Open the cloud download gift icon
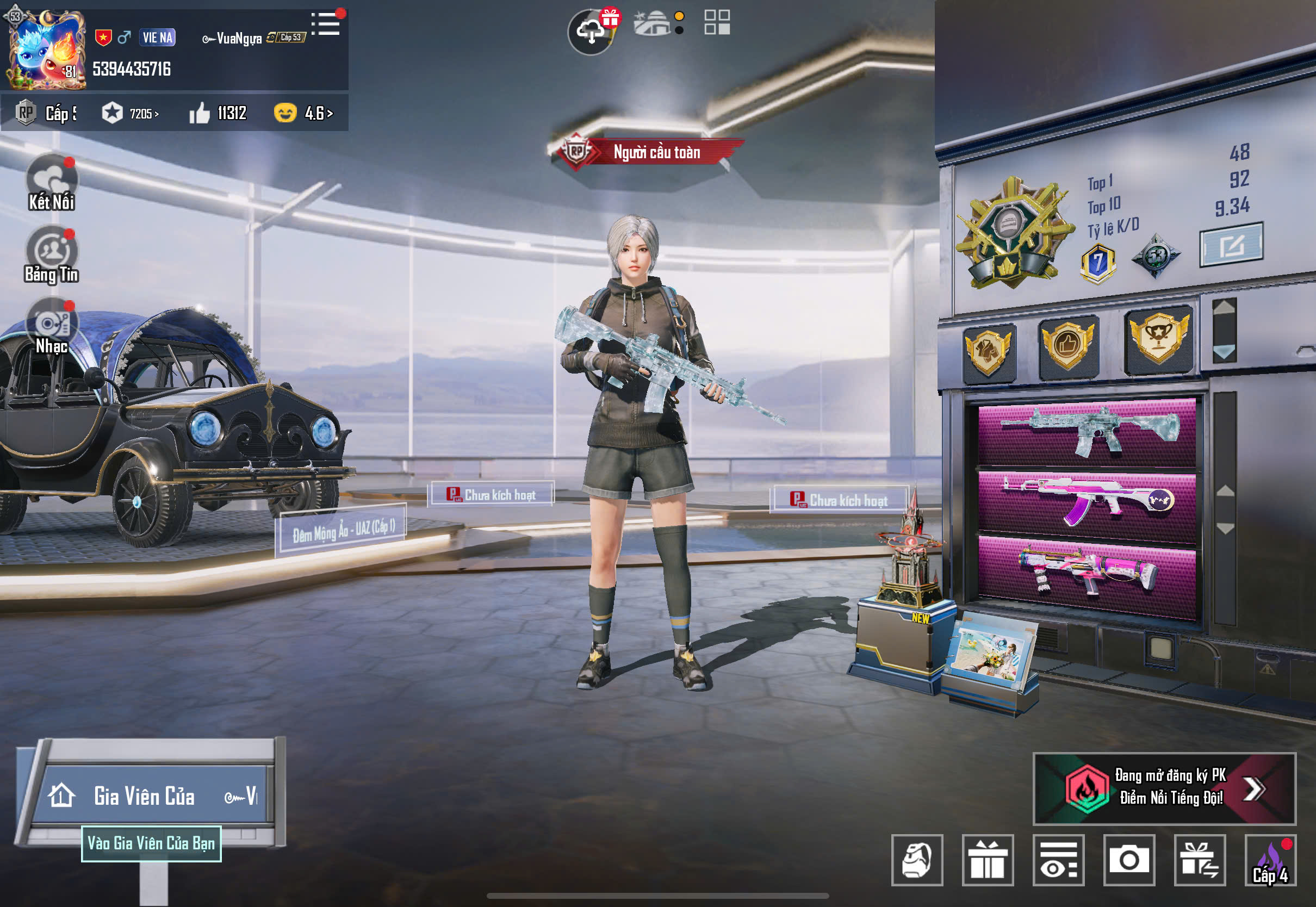 [x=592, y=32]
